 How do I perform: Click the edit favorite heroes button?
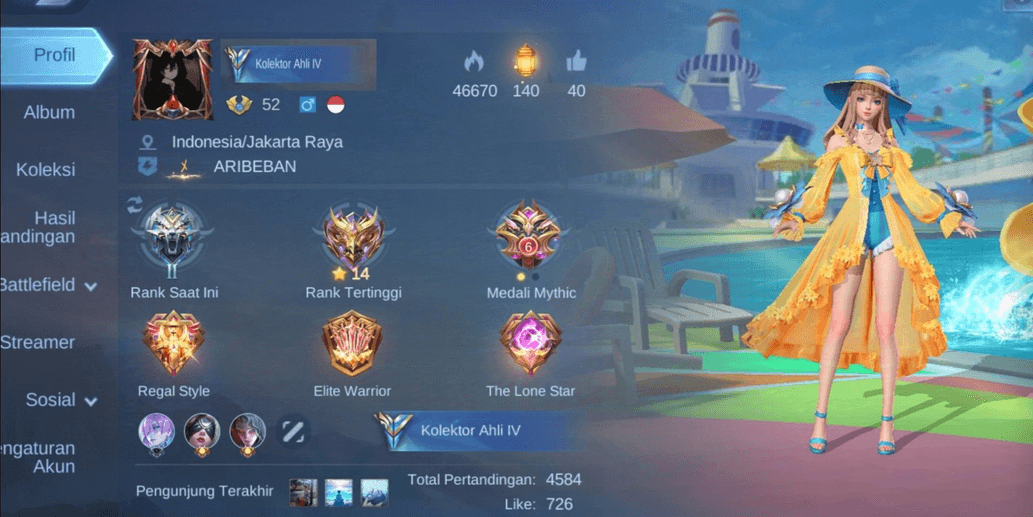coord(292,432)
